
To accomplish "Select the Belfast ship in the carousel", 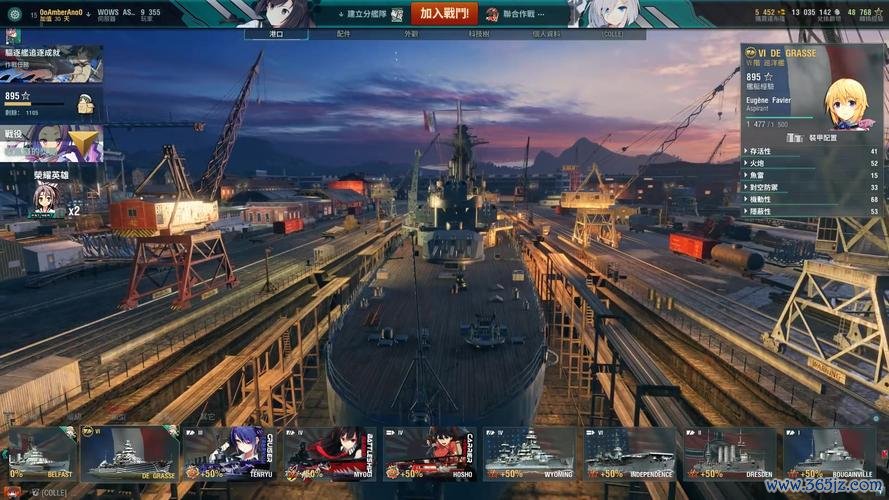I will click(40, 455).
